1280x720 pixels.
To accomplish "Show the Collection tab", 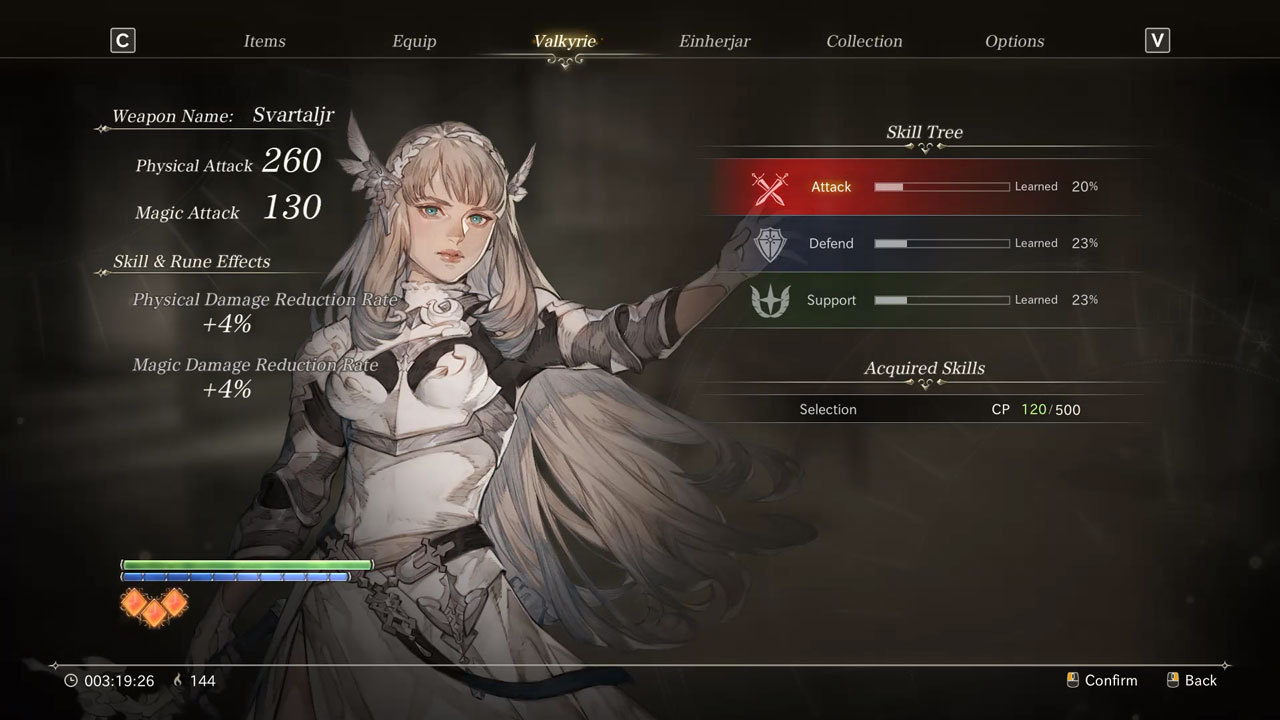I will pos(864,41).
